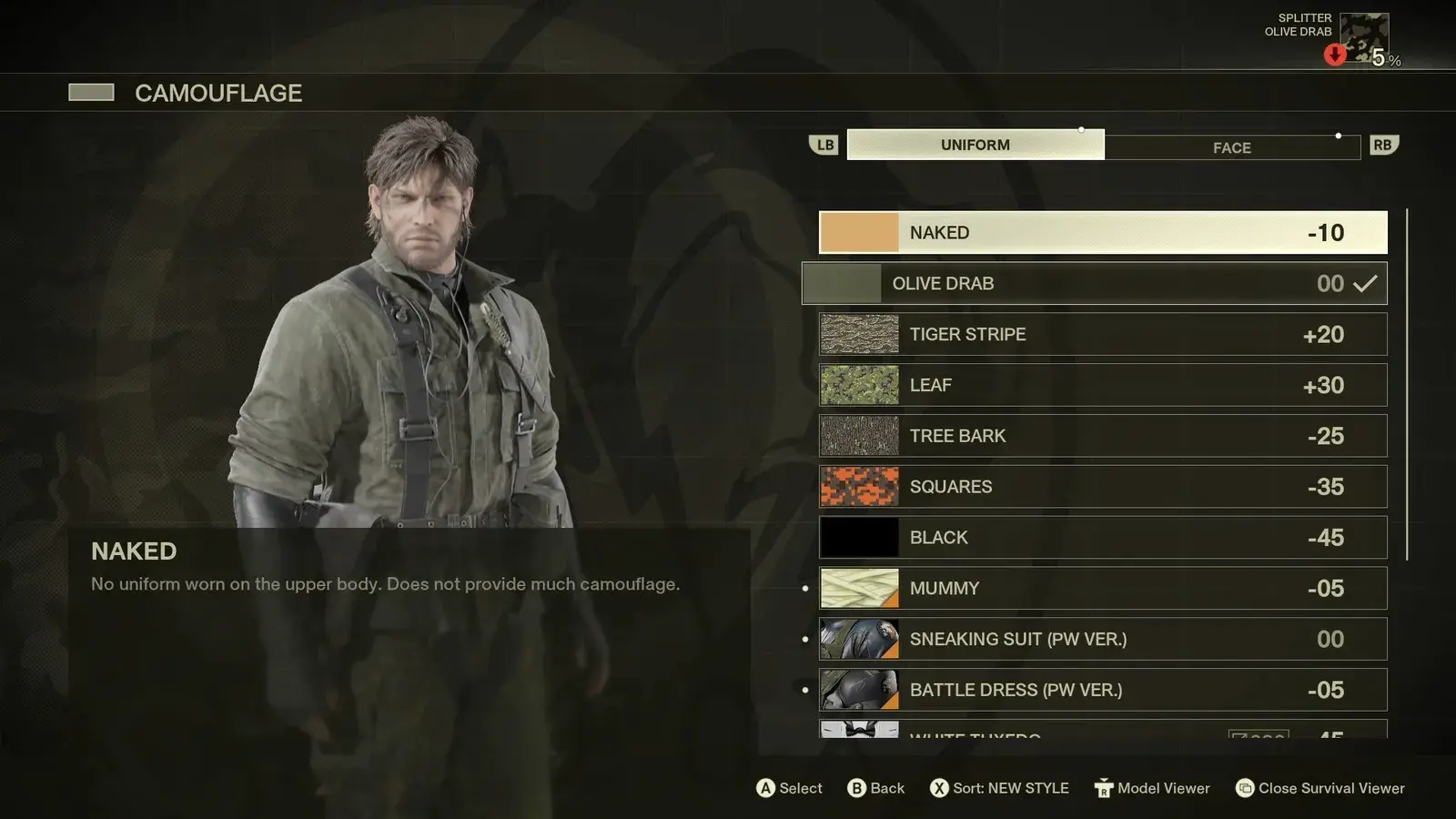Viewport: 1456px width, 819px height.
Task: Choose the Olive Drab uniform
Action: coord(1094,284)
